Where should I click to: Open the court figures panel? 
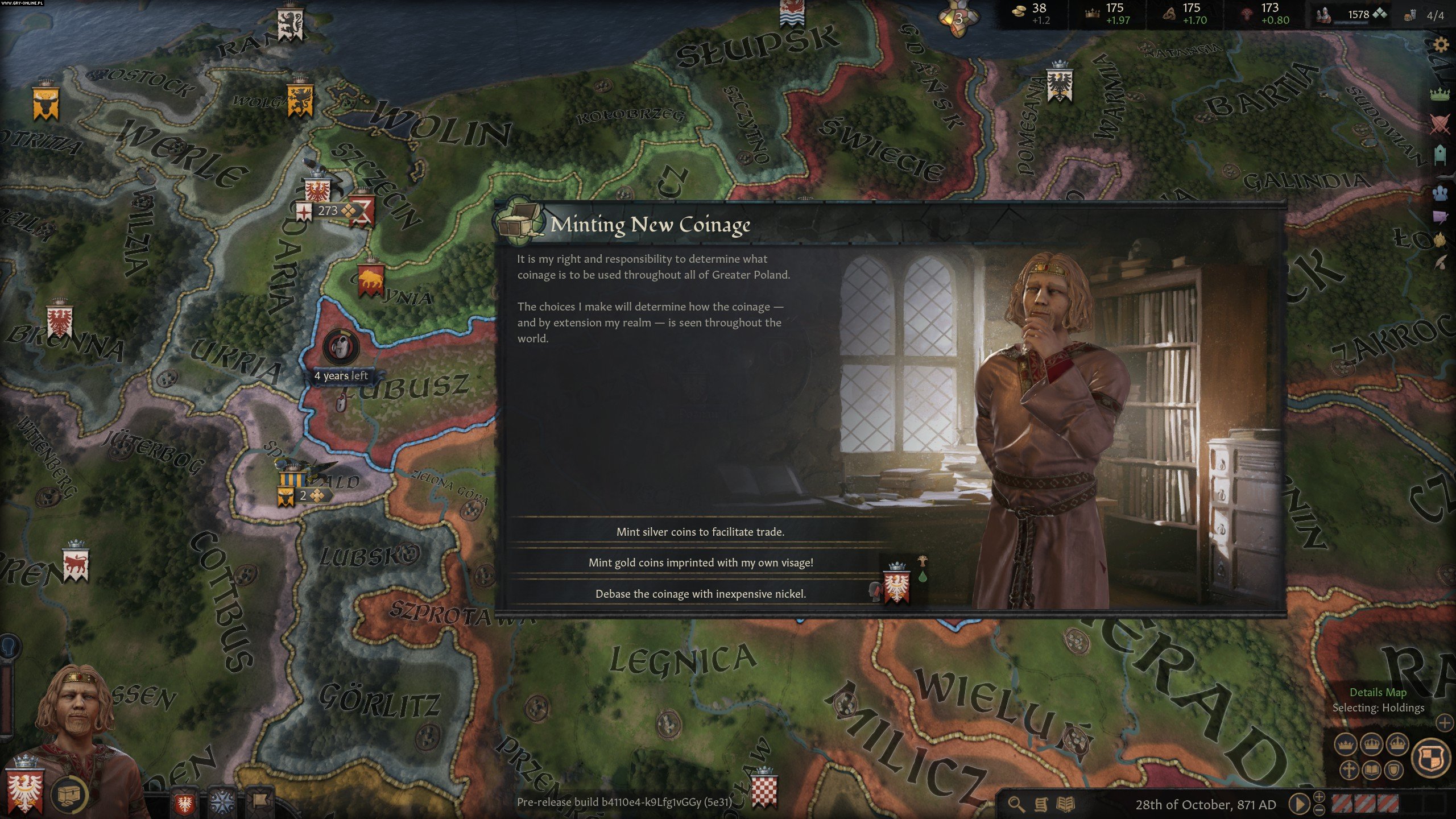click(1440, 193)
